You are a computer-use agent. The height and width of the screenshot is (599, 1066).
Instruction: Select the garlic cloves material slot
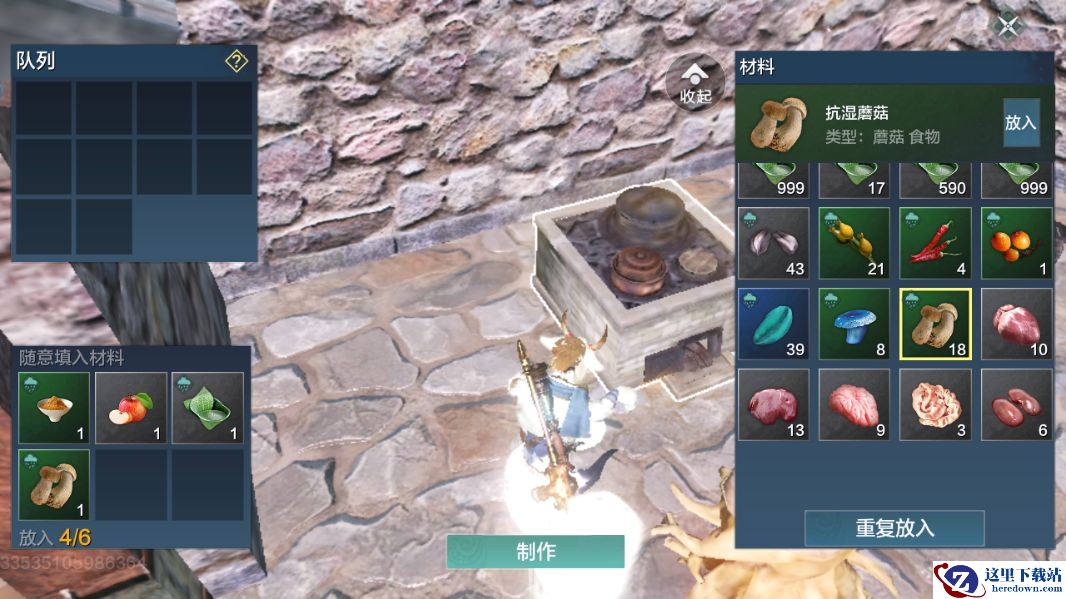click(773, 243)
